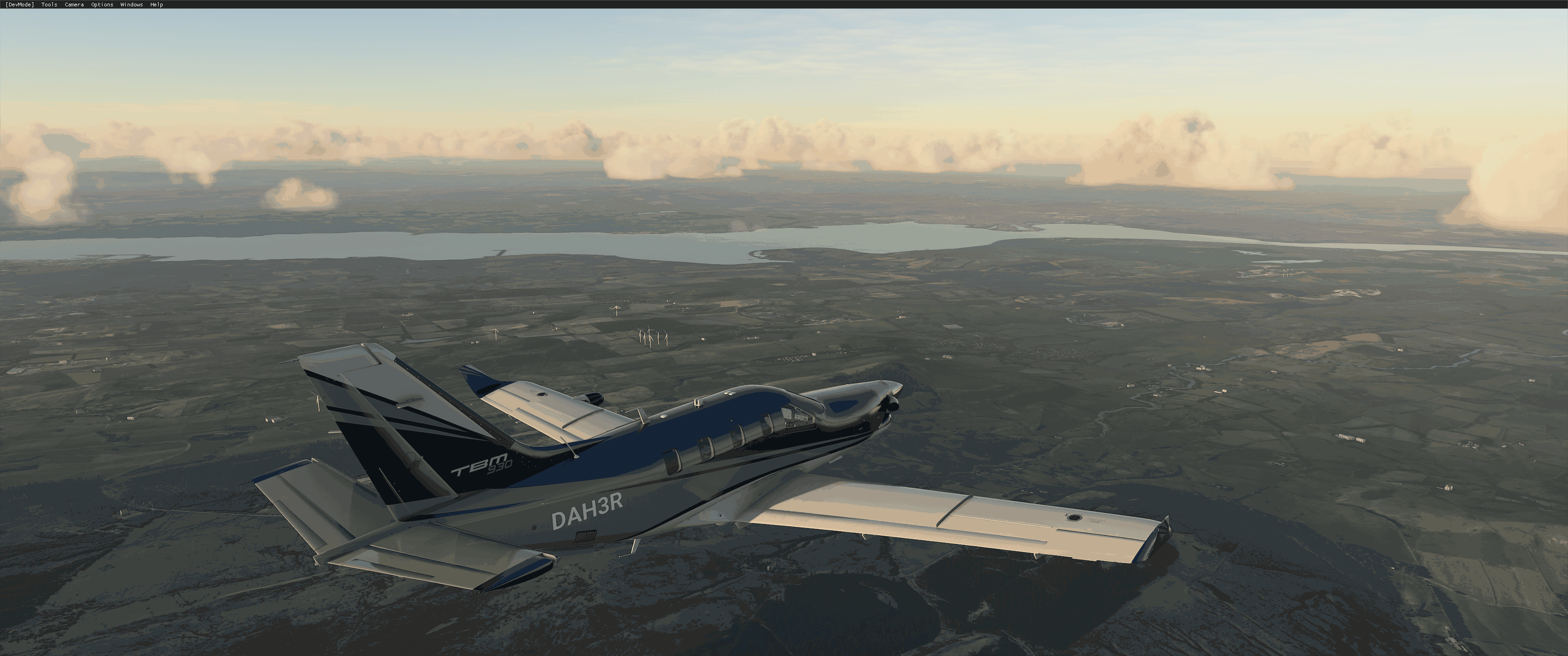Open the Help menu
The height and width of the screenshot is (656, 1568).
tap(156, 4)
